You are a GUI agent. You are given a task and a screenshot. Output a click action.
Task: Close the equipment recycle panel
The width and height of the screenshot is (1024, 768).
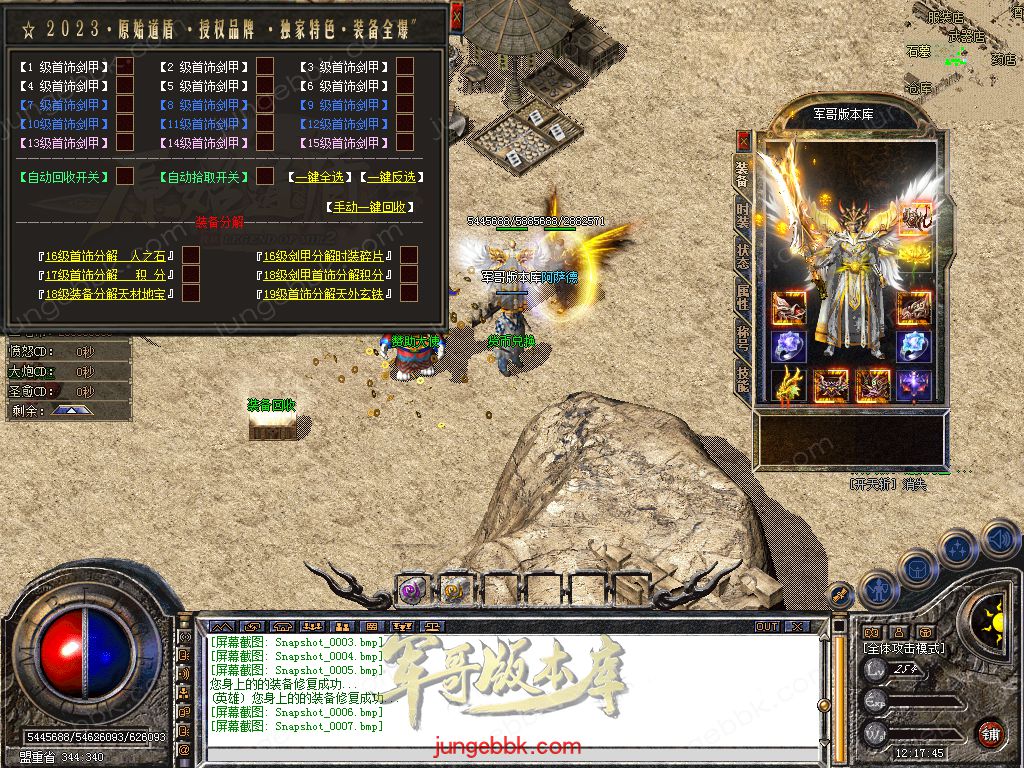[456, 16]
